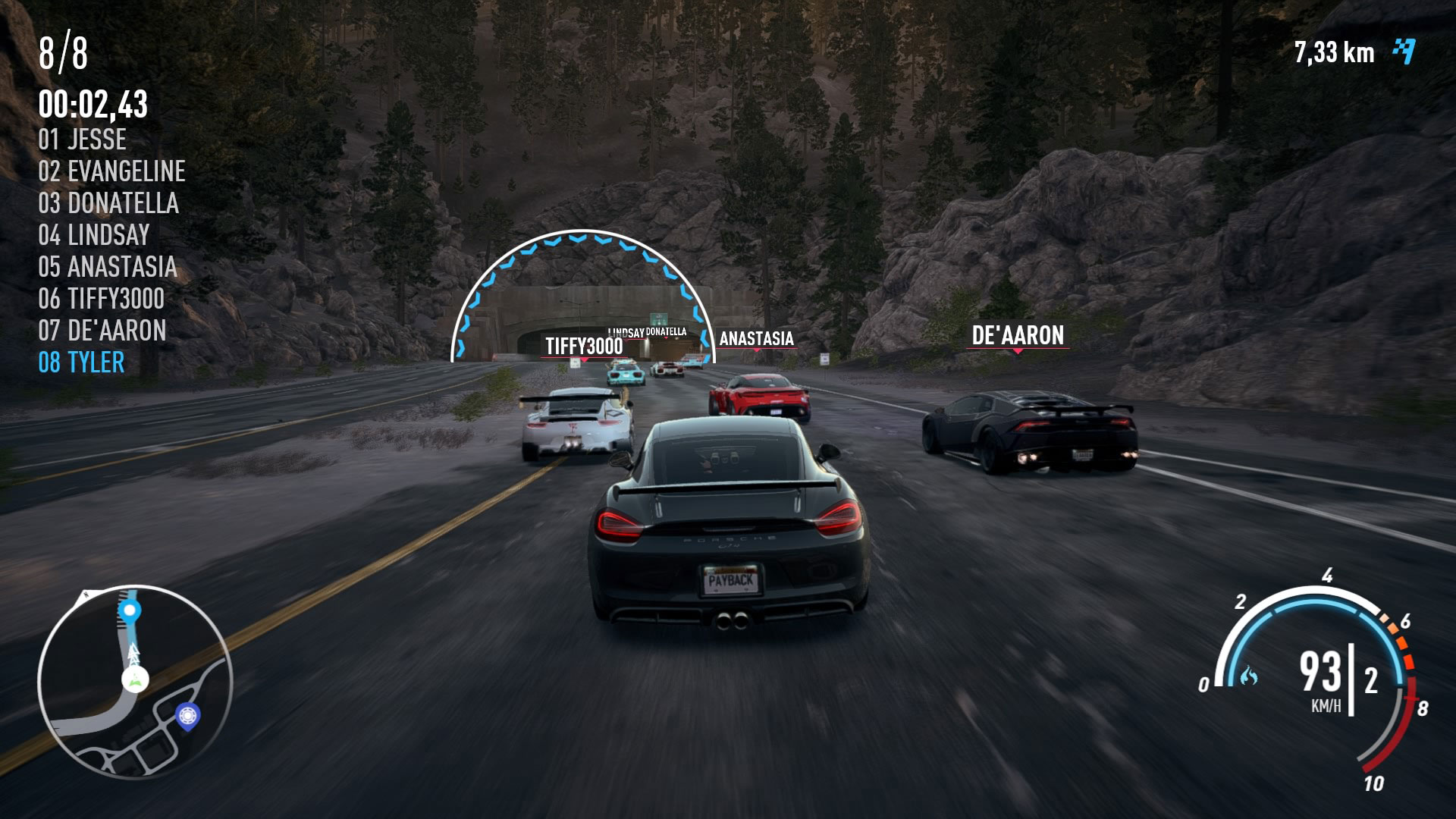This screenshot has height=819, width=1456.
Task: Open the circular minimap
Action: (x=134, y=681)
